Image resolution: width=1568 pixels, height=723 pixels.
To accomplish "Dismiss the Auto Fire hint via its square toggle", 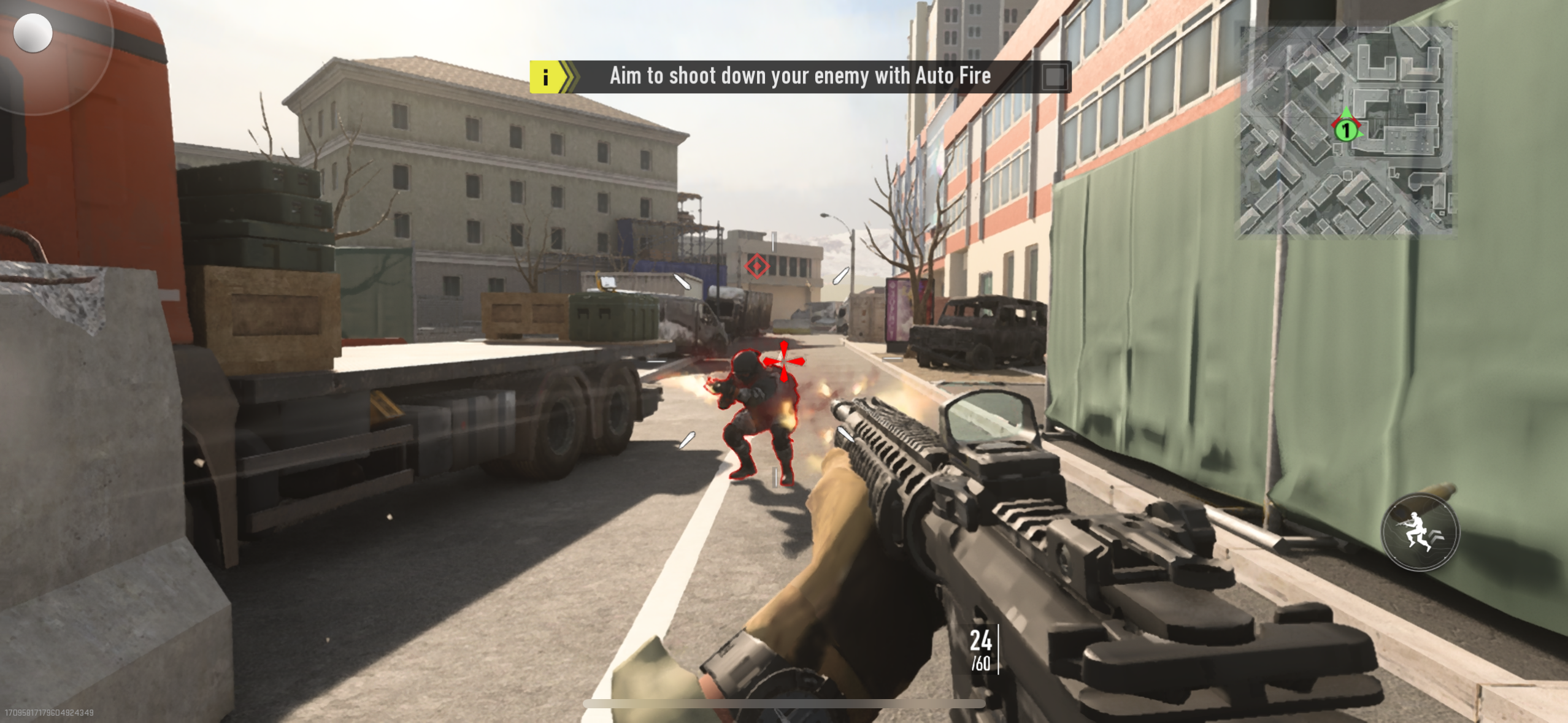I will 1056,76.
